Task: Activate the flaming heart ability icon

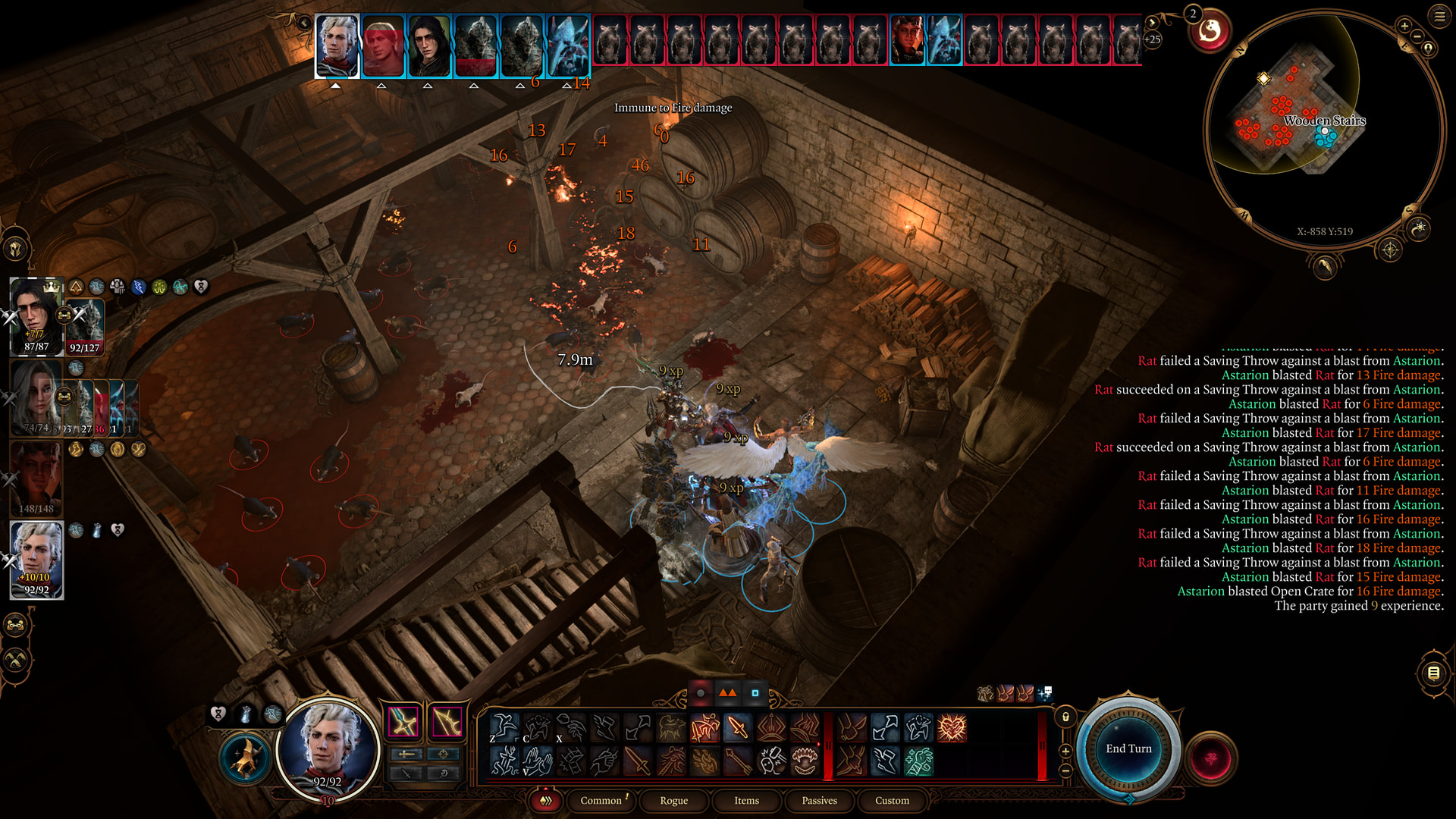Action: point(952,728)
